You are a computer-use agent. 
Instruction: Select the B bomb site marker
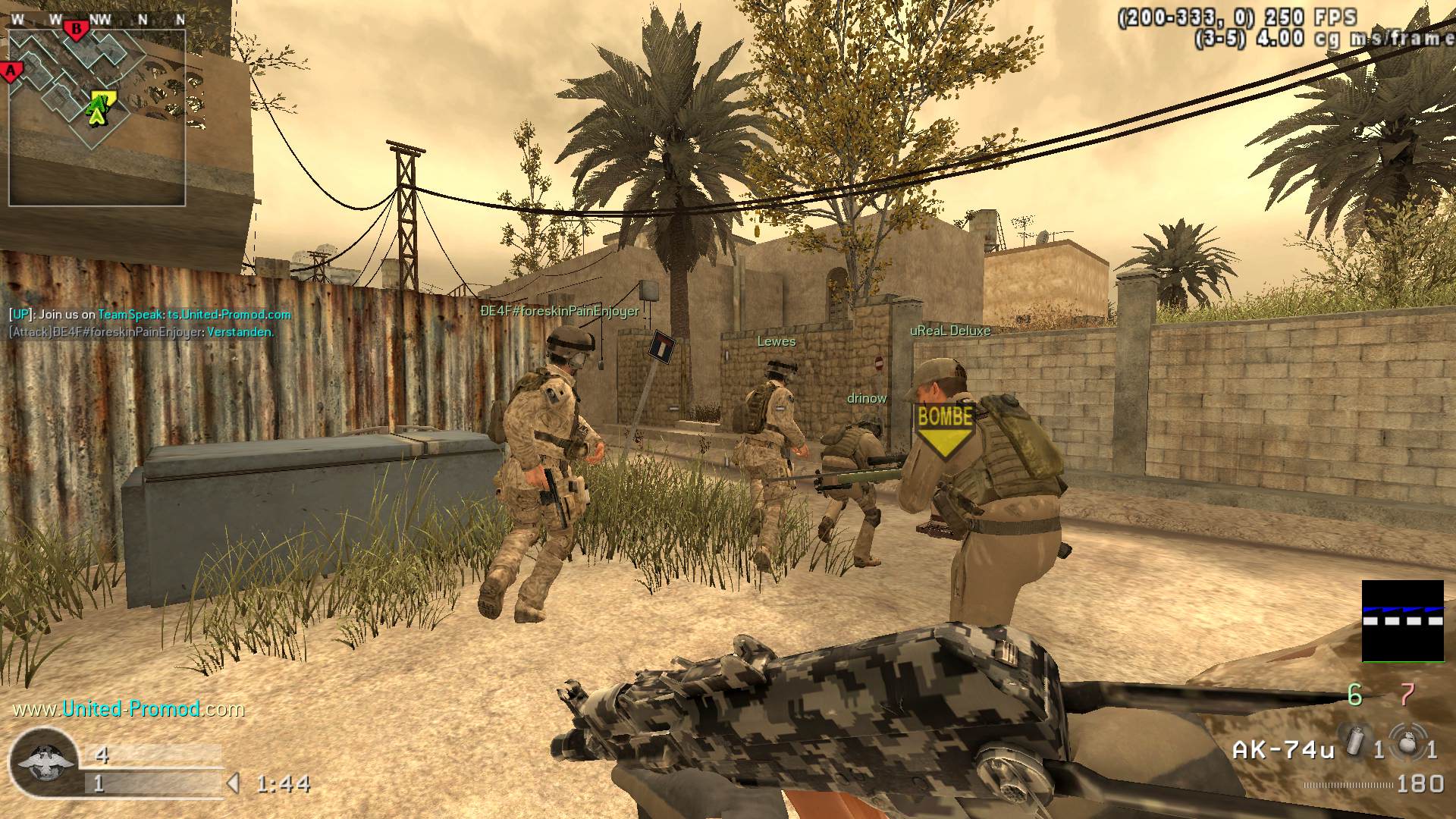tap(76, 30)
